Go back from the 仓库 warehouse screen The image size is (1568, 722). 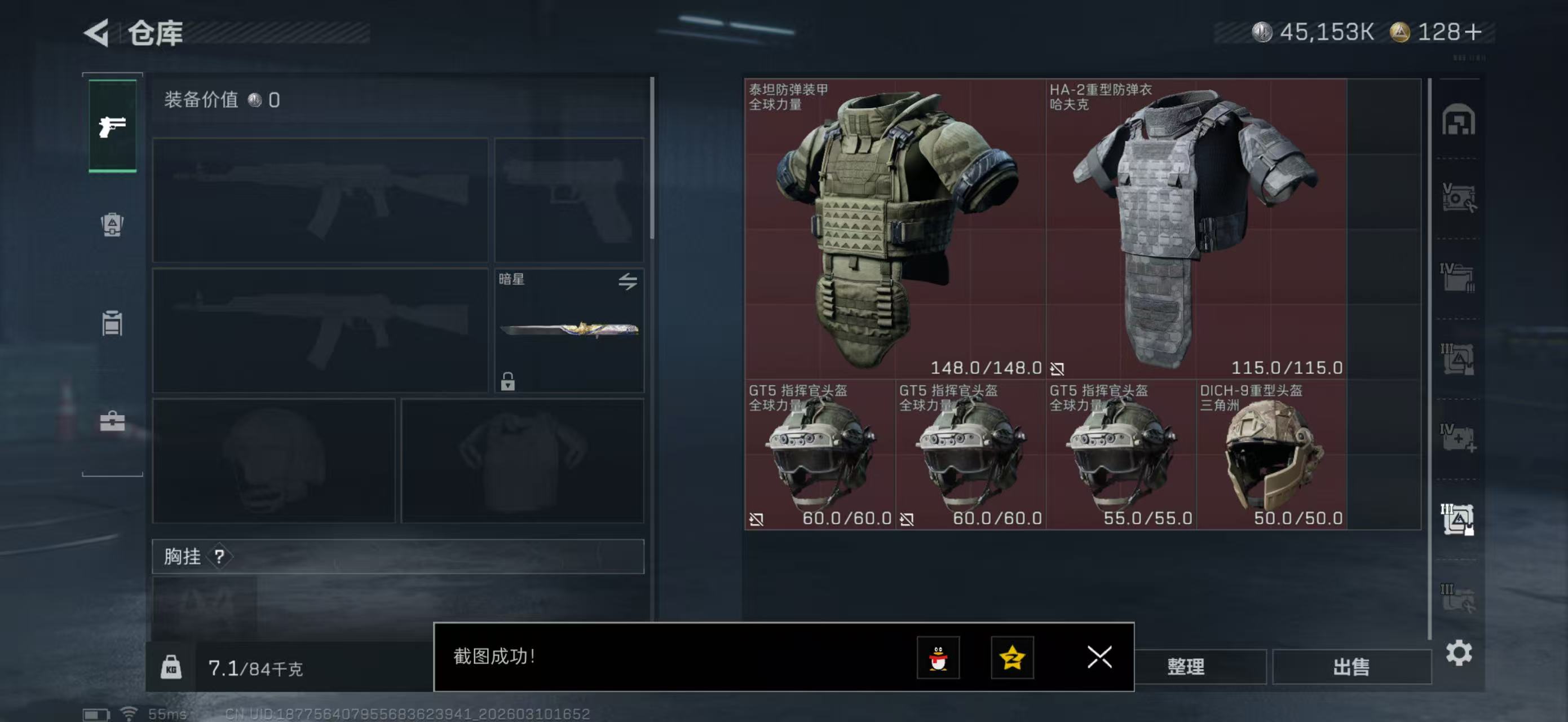click(x=97, y=32)
